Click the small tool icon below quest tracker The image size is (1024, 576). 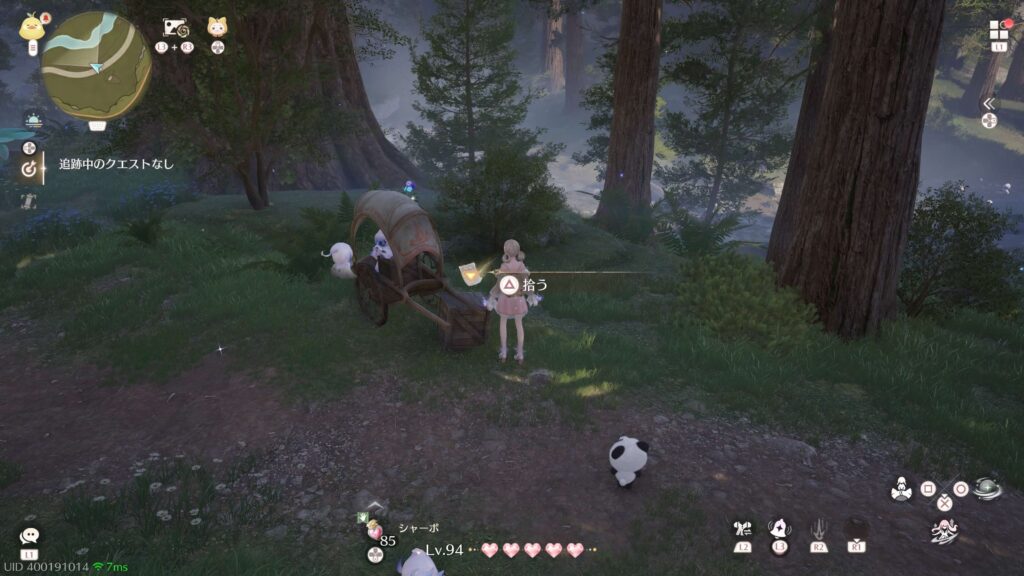(x=29, y=200)
